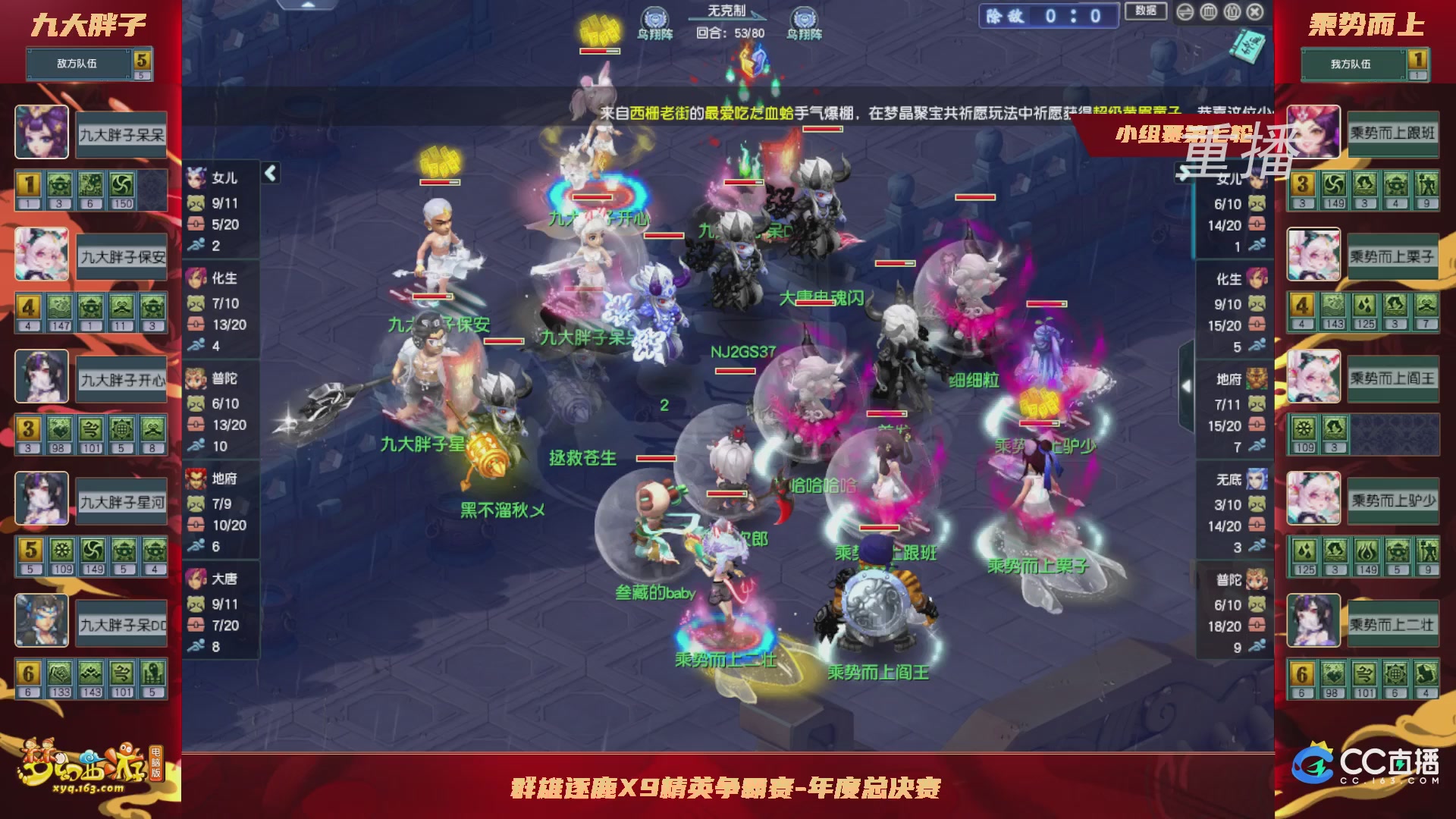
Task: Click the running-speed icon in the 女儿 panel
Action: (x=196, y=245)
